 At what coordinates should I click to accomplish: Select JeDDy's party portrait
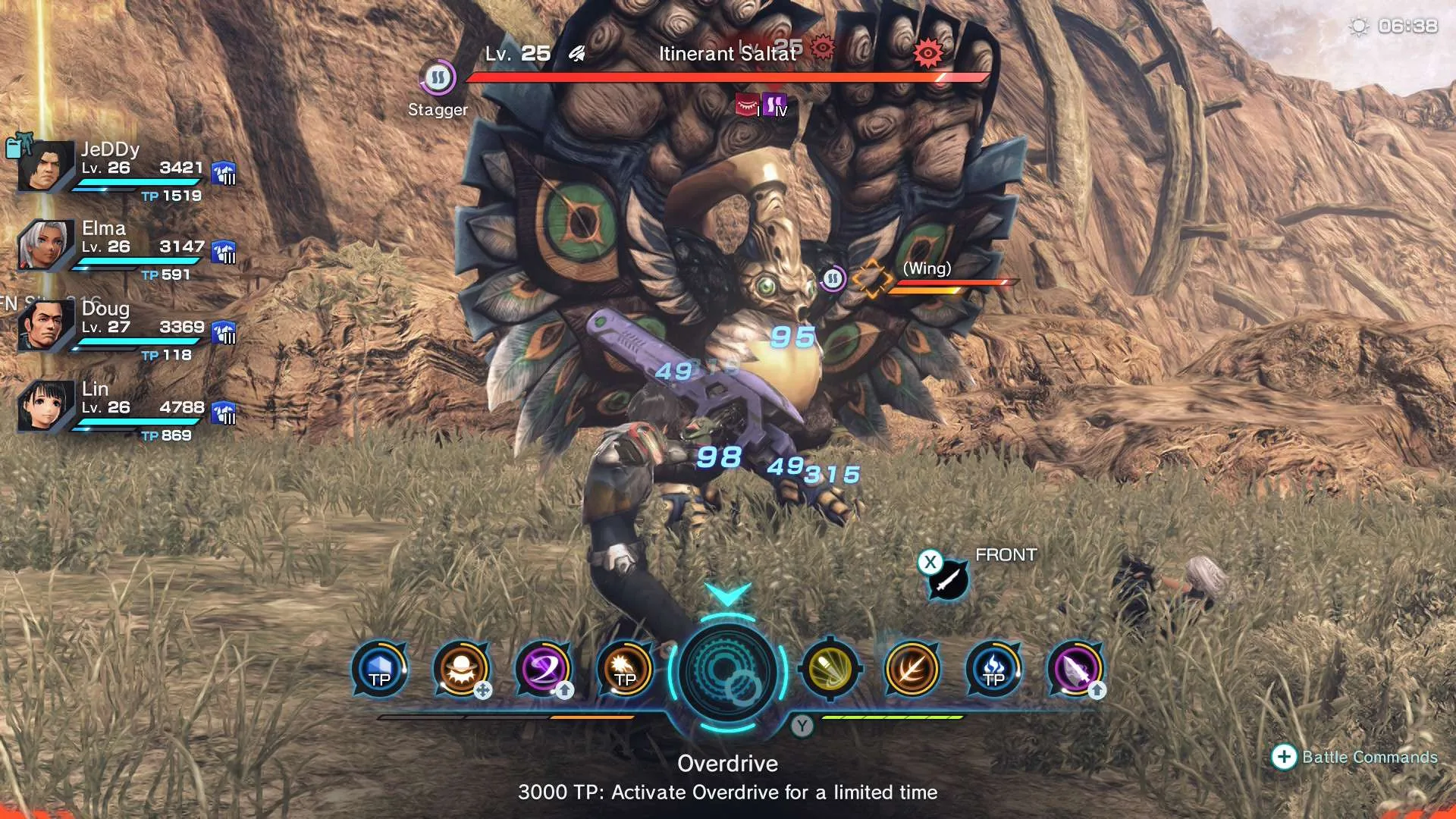pyautogui.click(x=44, y=166)
